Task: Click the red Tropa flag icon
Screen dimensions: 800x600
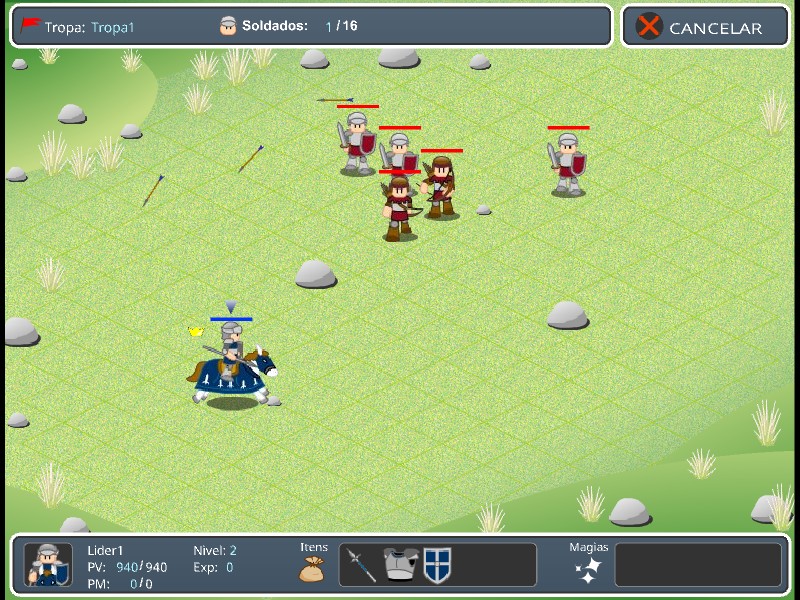Action: 30,26
